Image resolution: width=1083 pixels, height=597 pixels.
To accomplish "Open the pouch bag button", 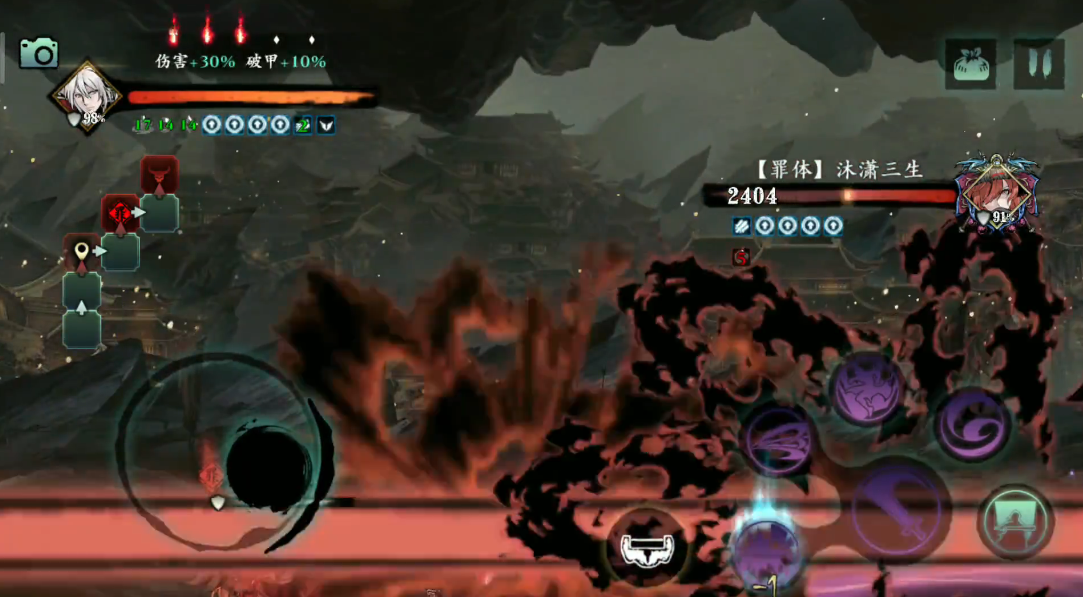I will click(x=971, y=64).
